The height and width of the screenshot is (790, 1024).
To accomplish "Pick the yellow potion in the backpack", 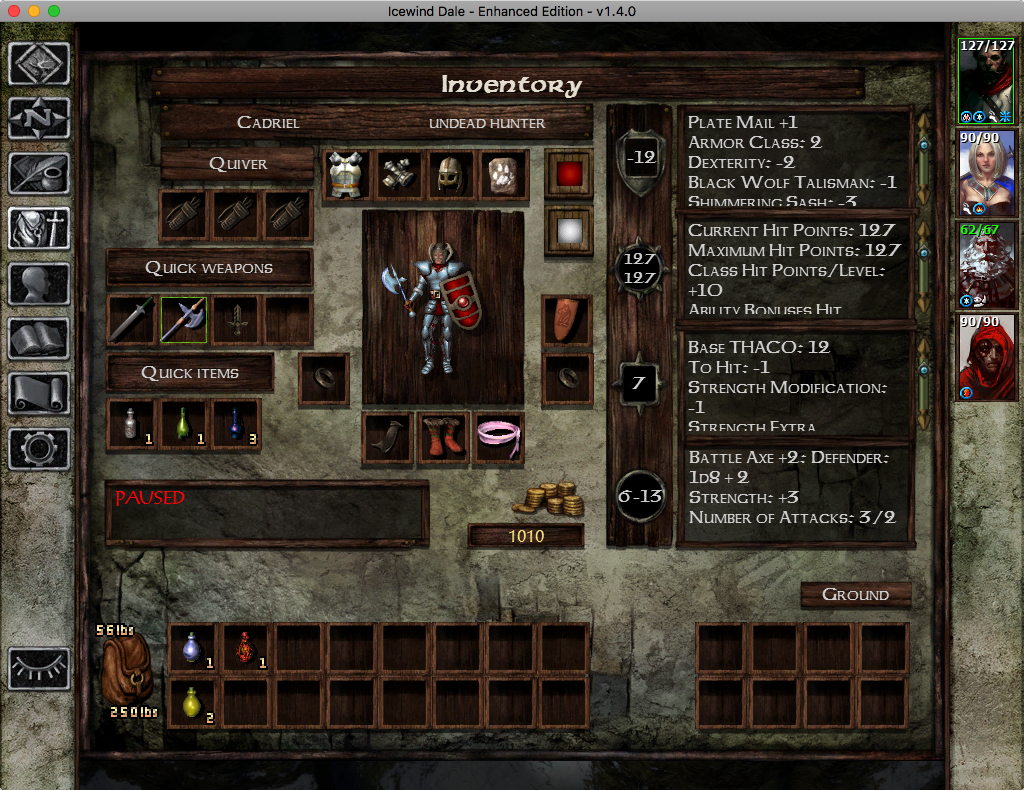I will point(193,702).
